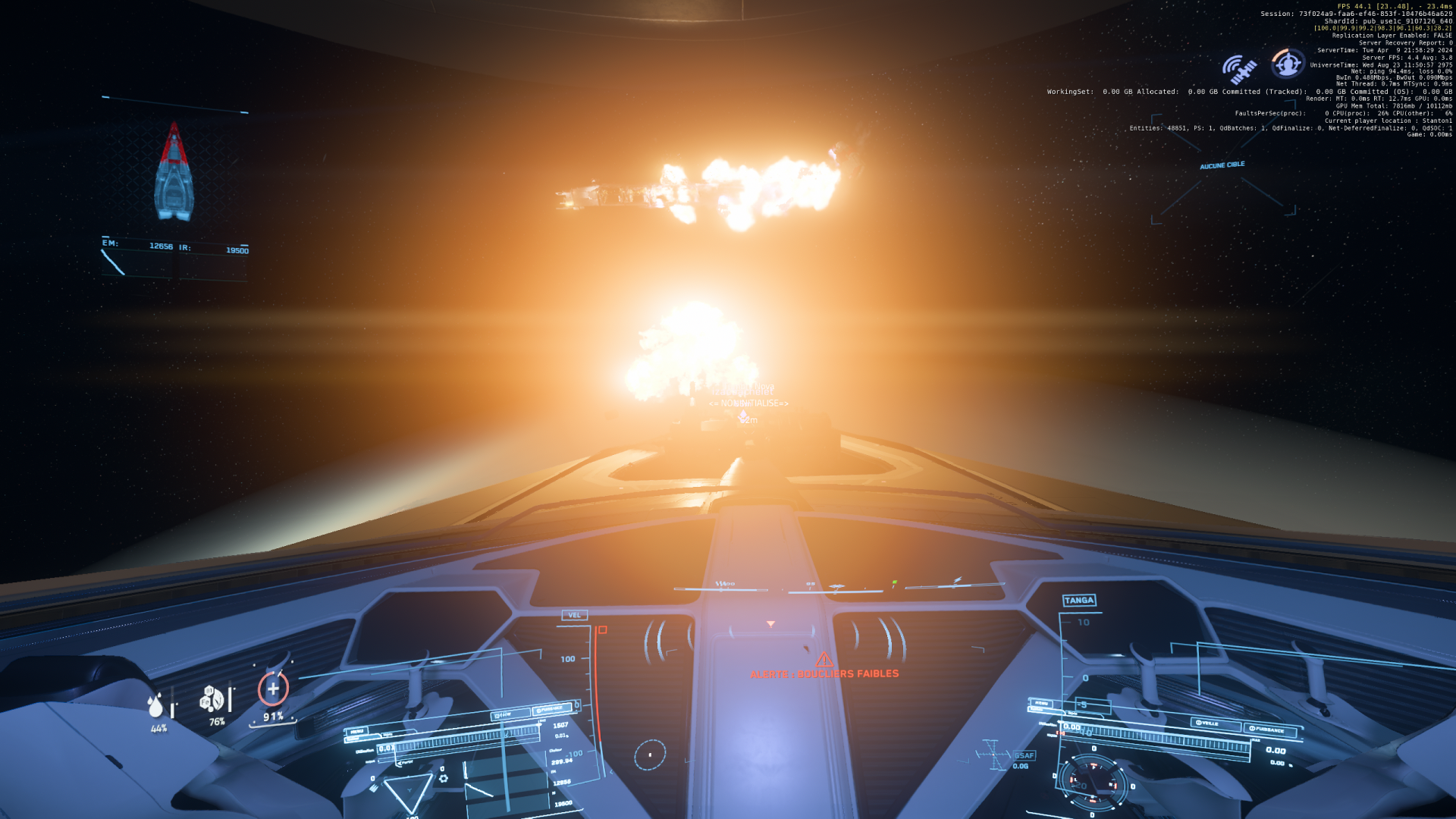Click the red-nosed ship status hologram
The height and width of the screenshot is (819, 1456).
174,173
